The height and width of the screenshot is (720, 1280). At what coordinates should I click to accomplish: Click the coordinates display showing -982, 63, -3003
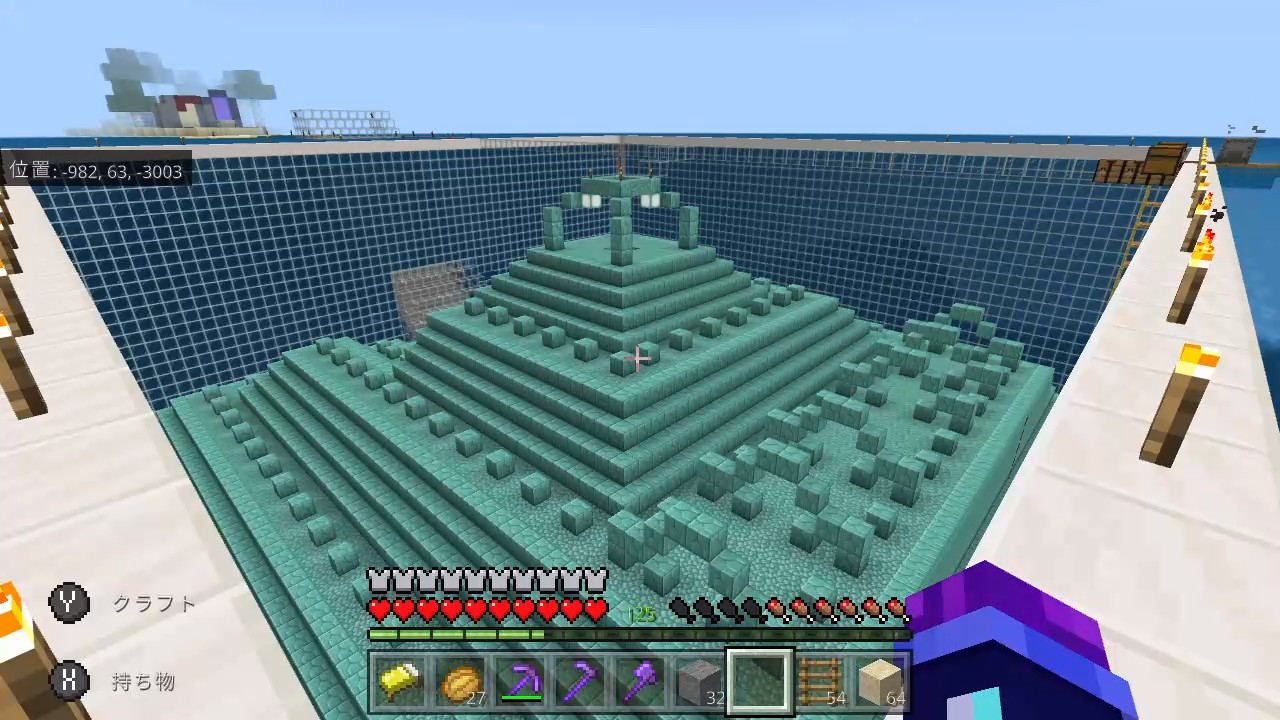pyautogui.click(x=96, y=172)
